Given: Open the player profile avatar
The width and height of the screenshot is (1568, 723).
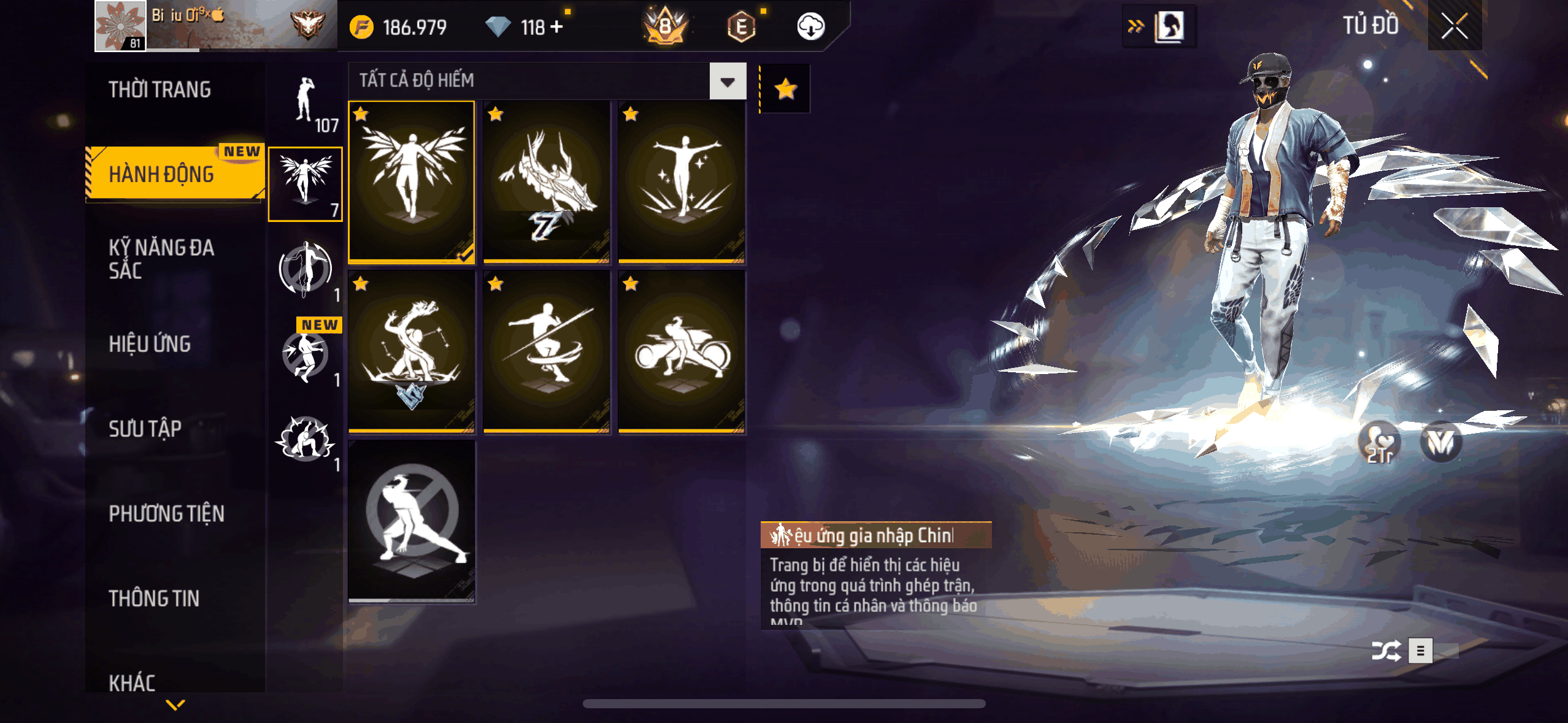Looking at the screenshot, I should (x=120, y=26).
